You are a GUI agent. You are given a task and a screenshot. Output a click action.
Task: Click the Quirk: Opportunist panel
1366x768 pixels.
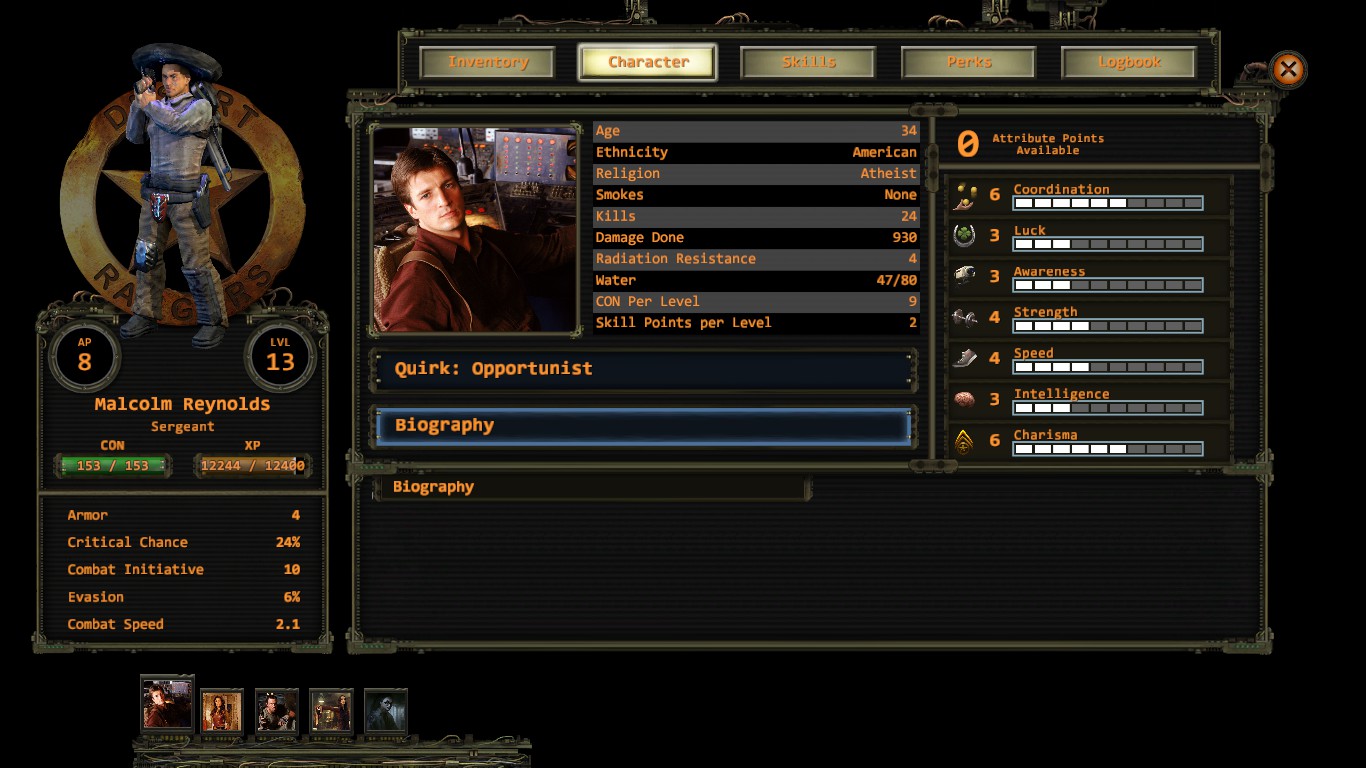644,369
